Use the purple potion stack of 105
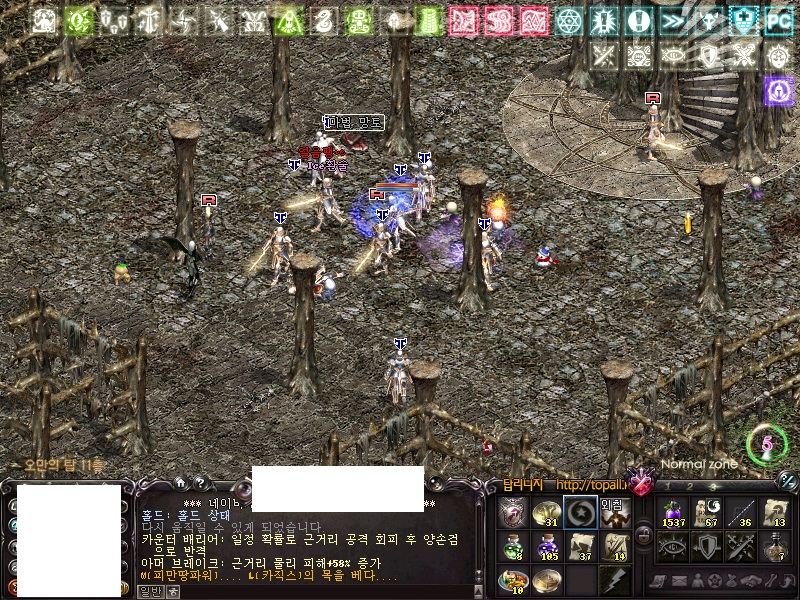Image resolution: width=800 pixels, height=600 pixels. (x=546, y=546)
